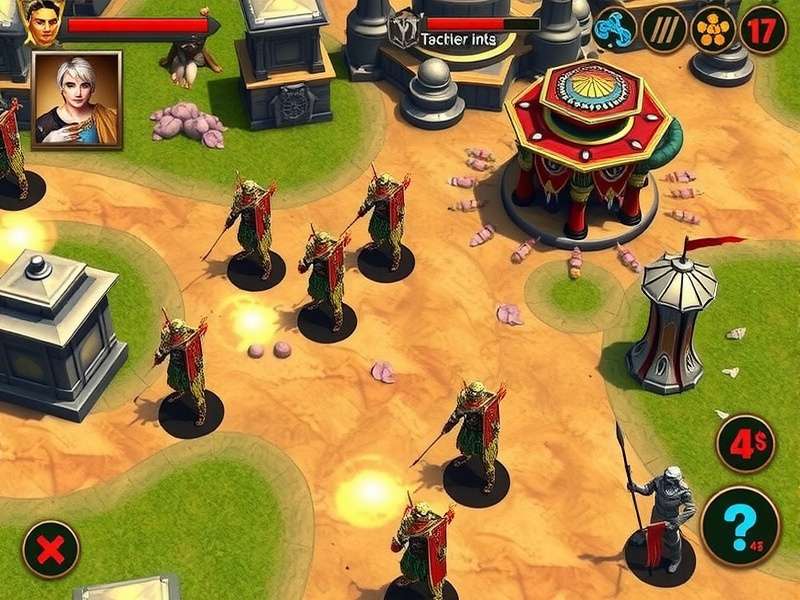
Task: Select the white-haired hero portrait
Action: (77, 100)
